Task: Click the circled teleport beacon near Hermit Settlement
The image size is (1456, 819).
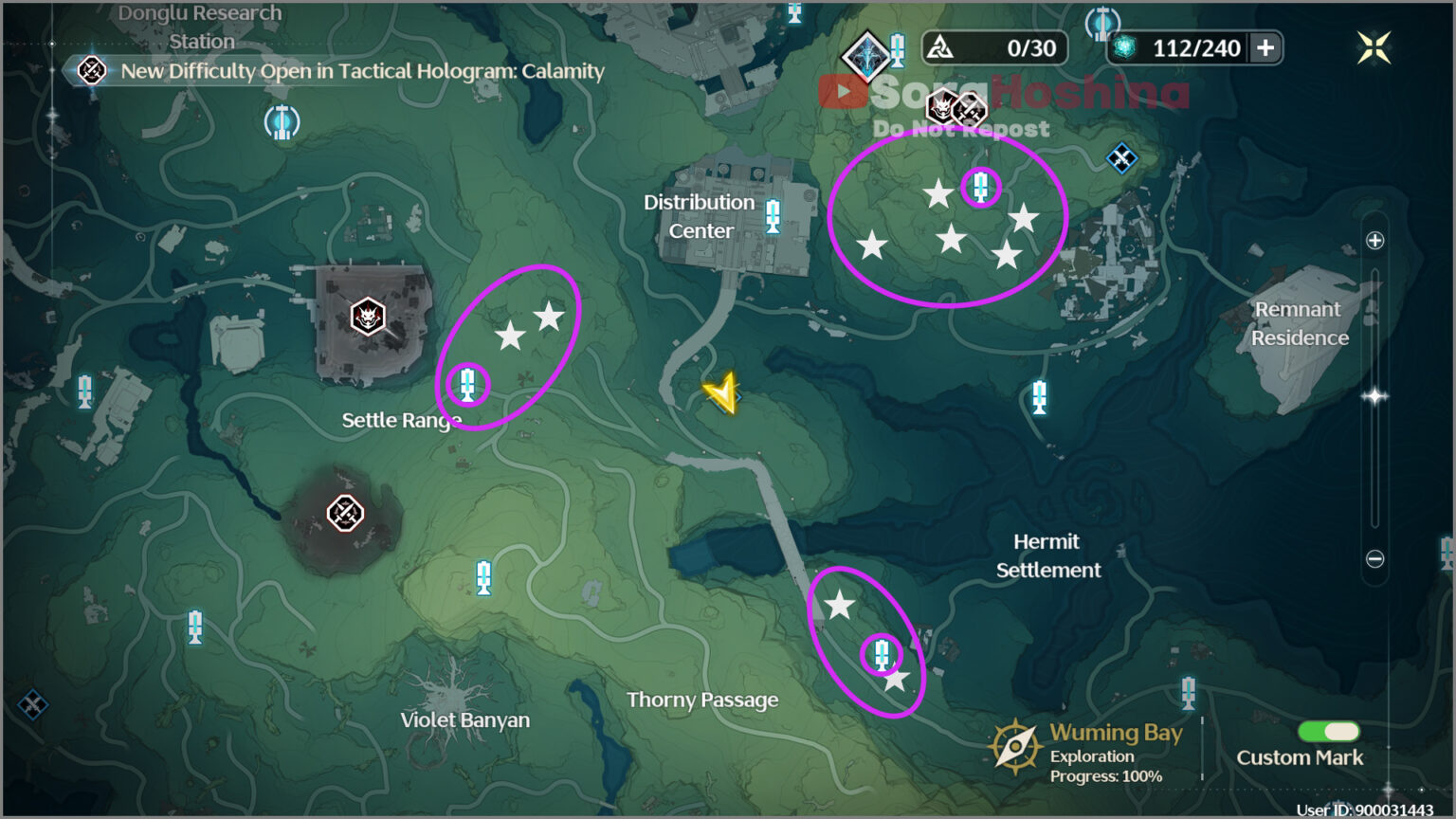Action: 882,653
